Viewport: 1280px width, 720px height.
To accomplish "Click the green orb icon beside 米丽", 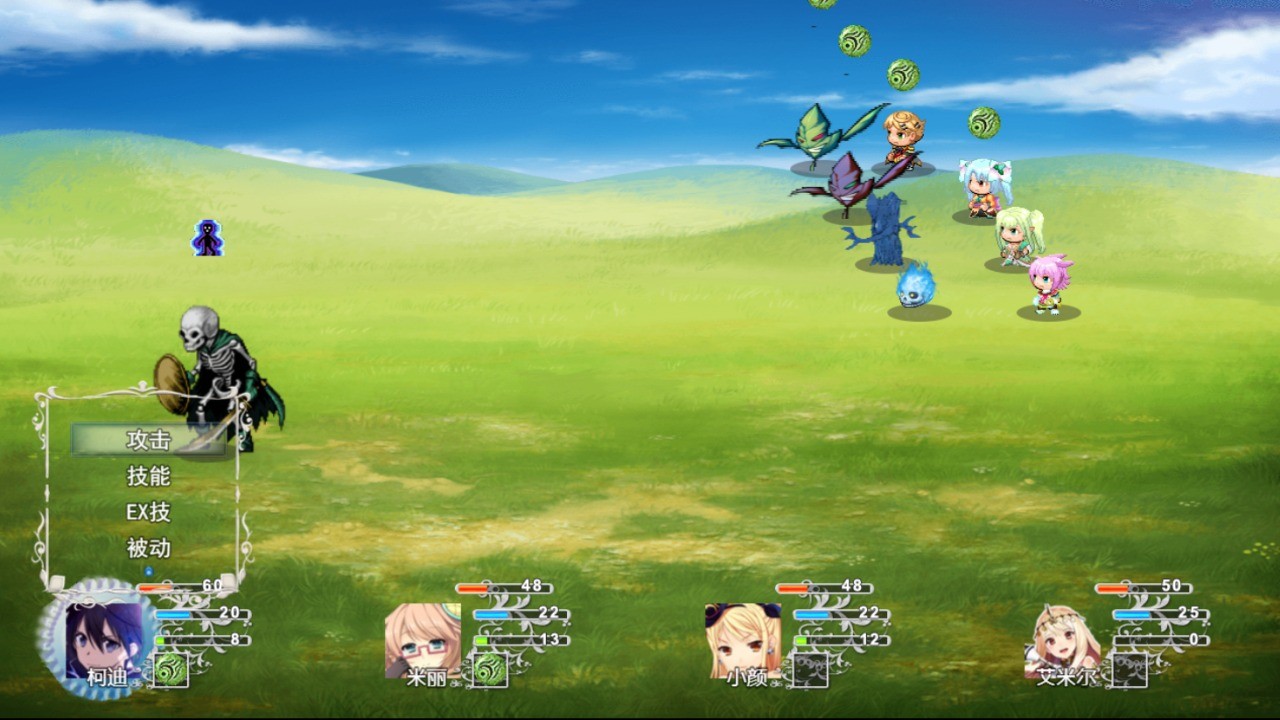I will [x=490, y=669].
